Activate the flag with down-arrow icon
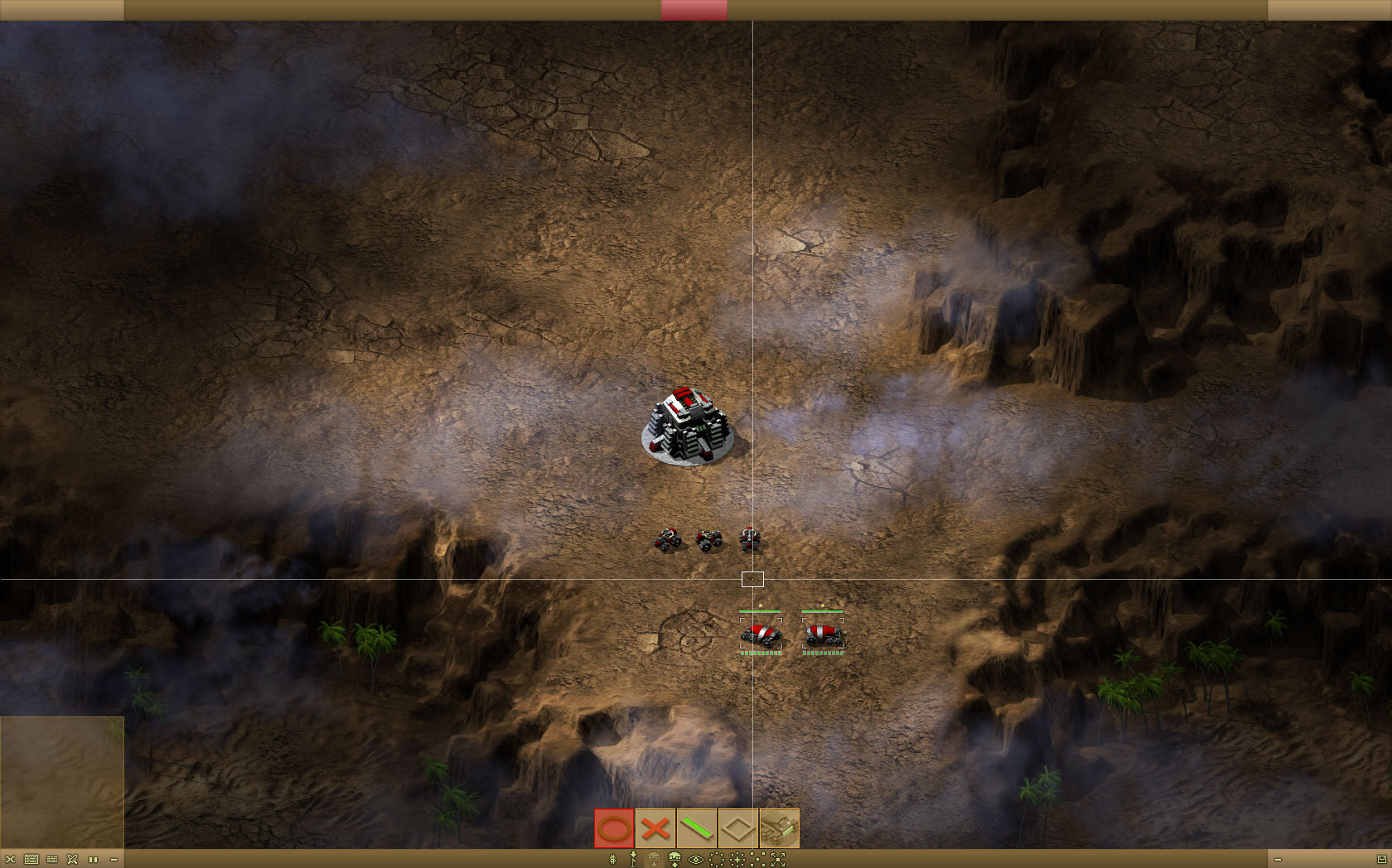The height and width of the screenshot is (868, 1392). tap(633, 860)
